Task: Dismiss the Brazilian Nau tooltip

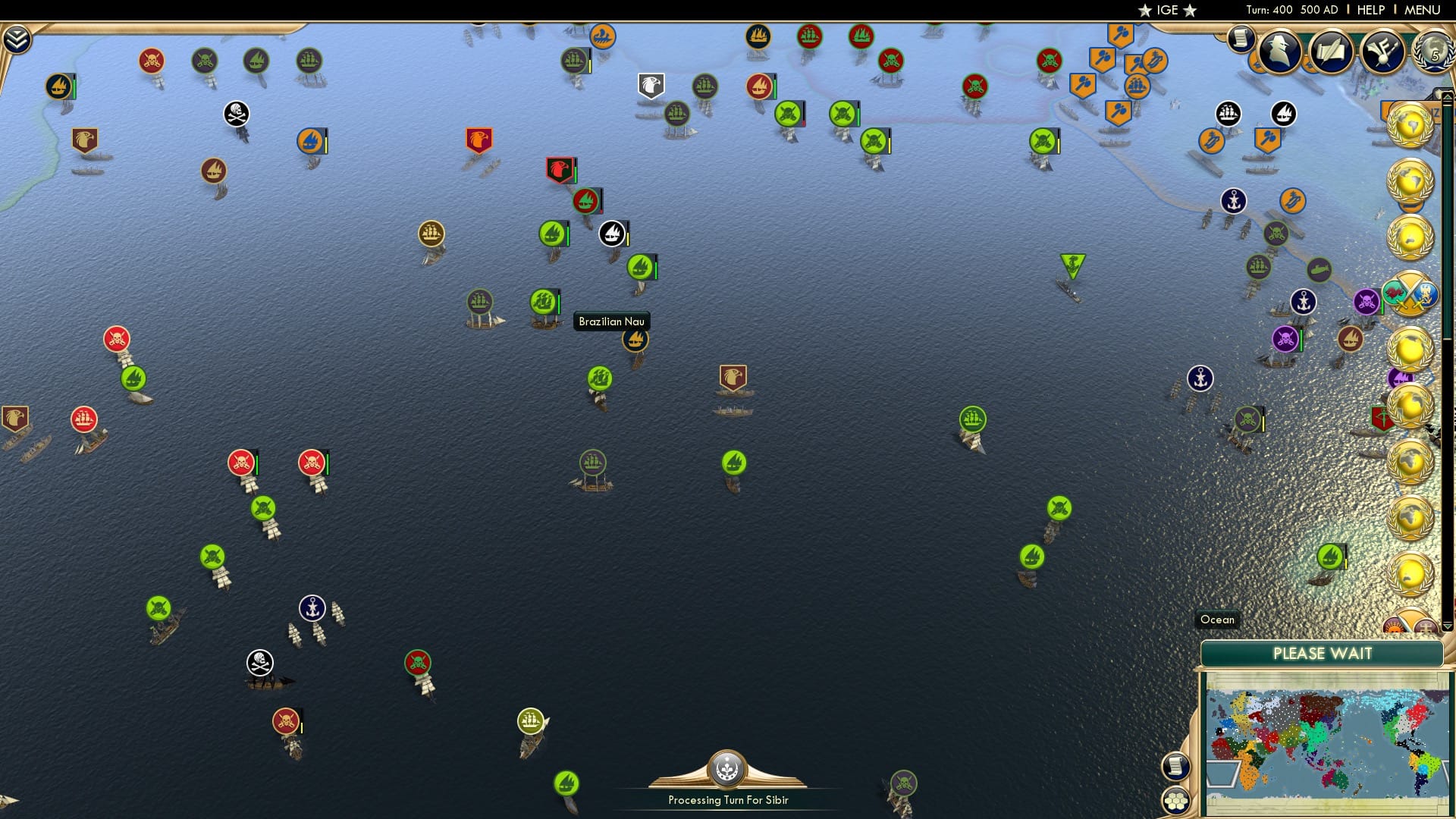Action: coord(611,322)
